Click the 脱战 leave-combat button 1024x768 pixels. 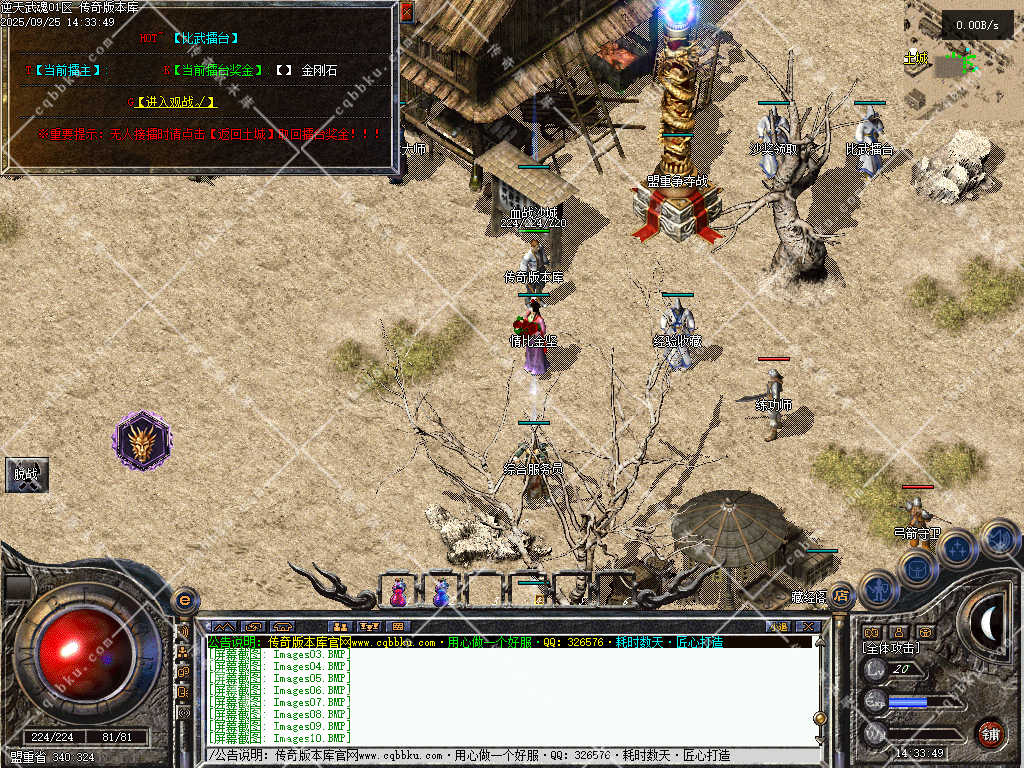coord(26,475)
